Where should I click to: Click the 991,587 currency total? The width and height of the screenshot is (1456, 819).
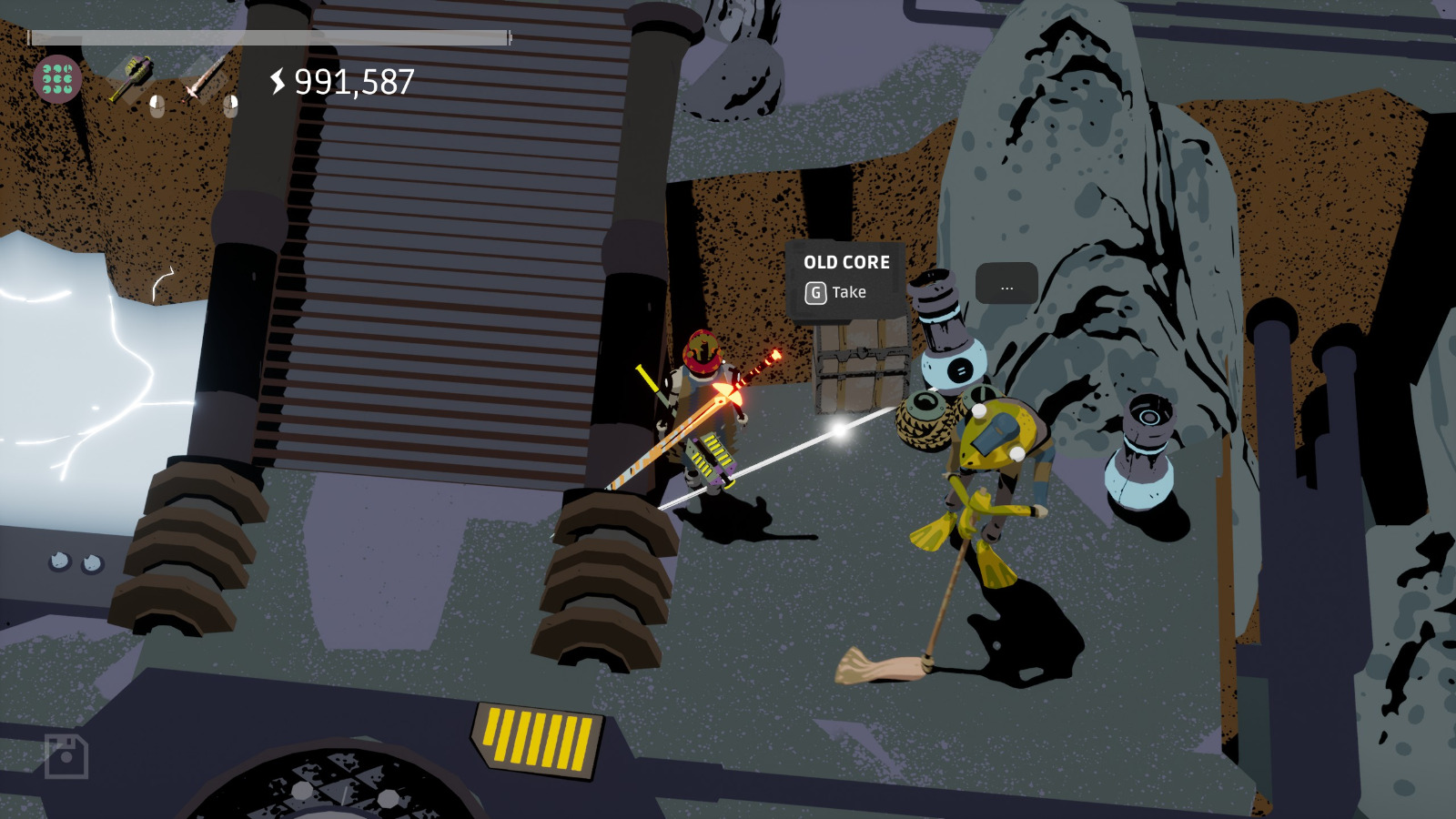(352, 83)
